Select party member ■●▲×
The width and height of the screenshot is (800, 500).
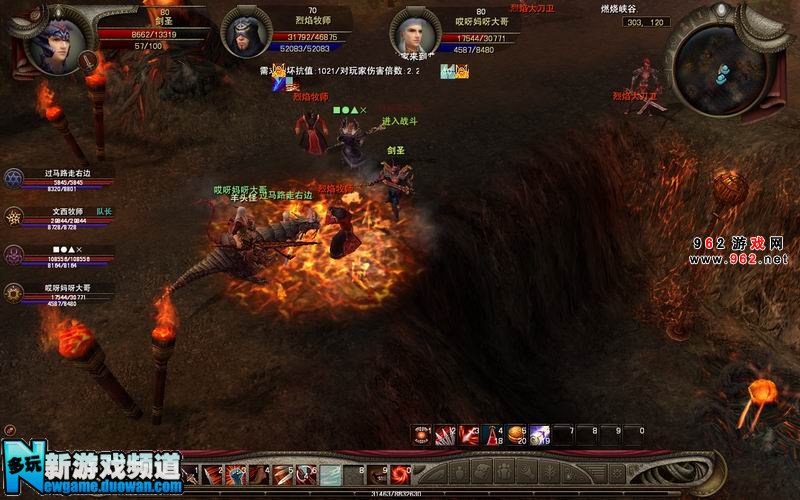[16, 254]
